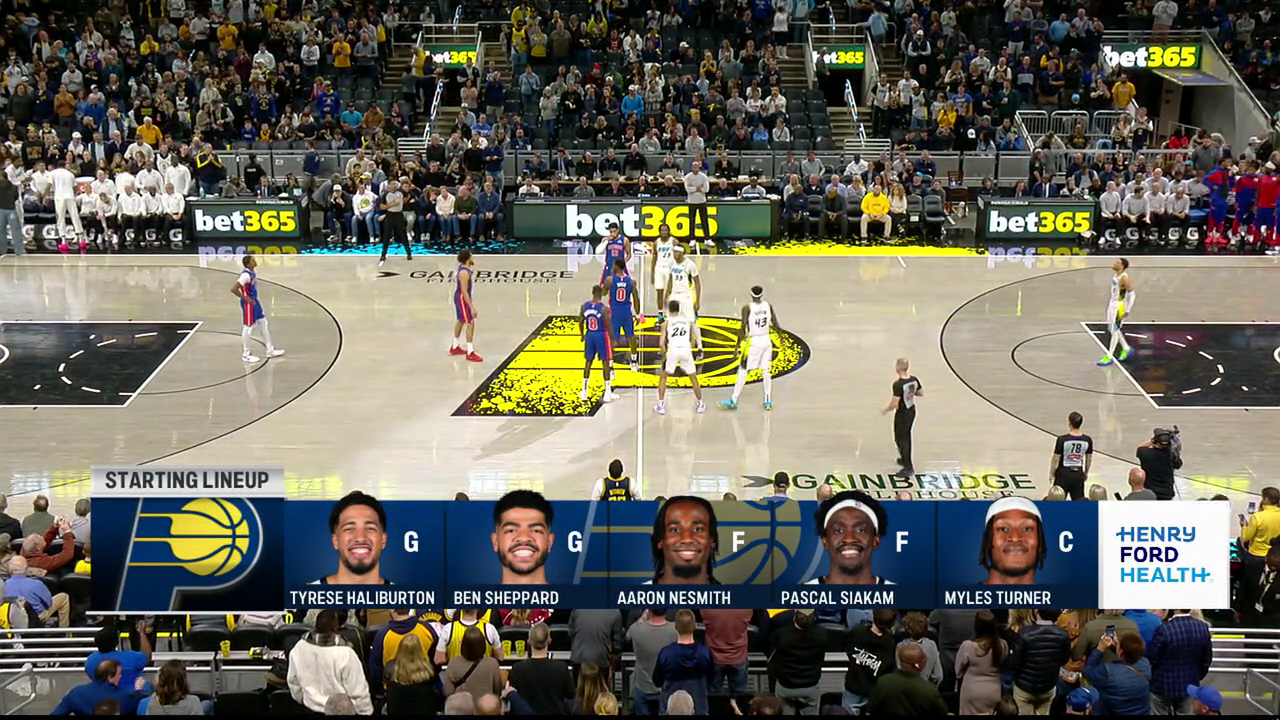Select Tyrese Haliburton's lineup card
The height and width of the screenshot is (720, 1280).
pos(363,555)
